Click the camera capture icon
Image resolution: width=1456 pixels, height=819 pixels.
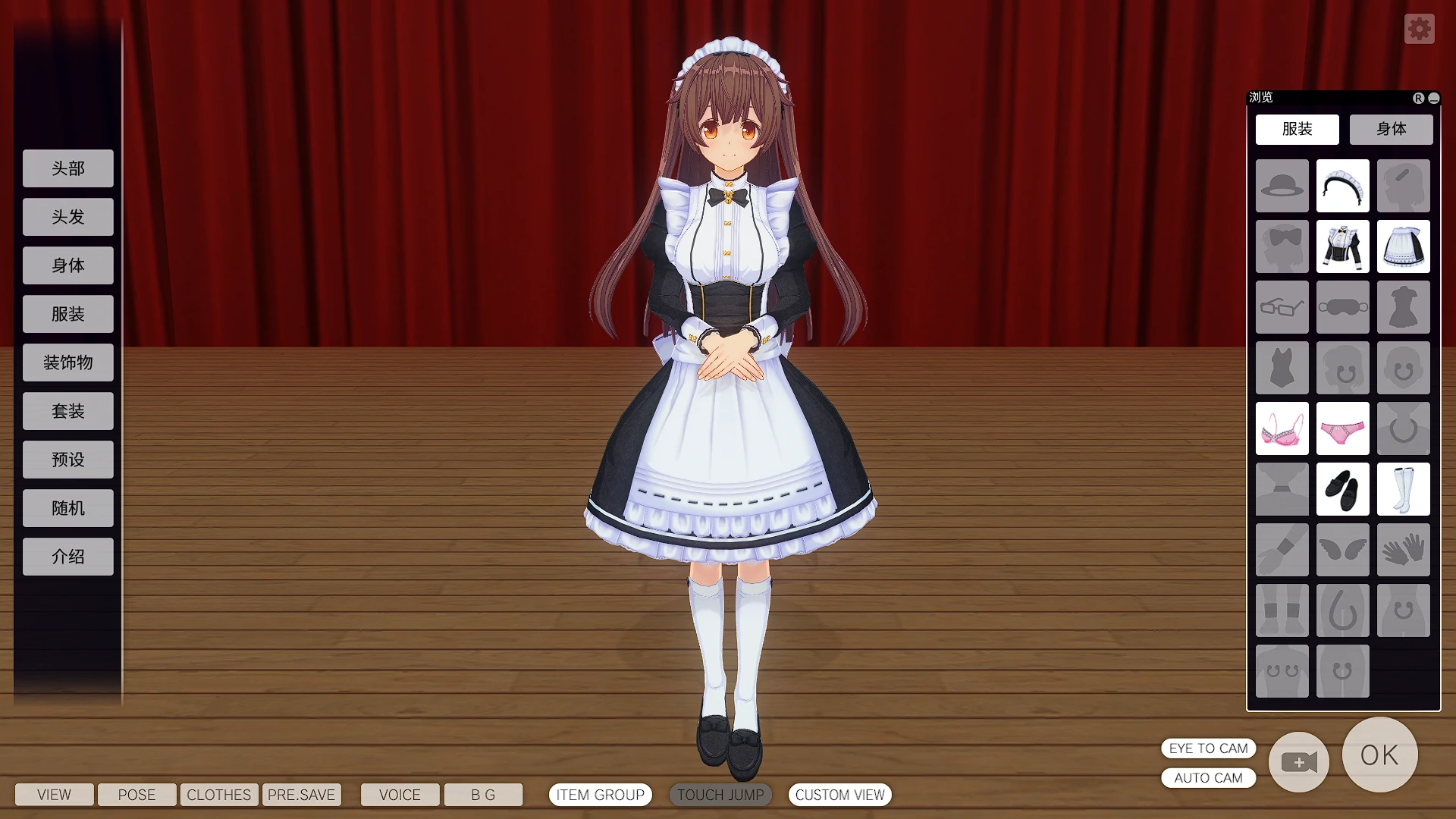coord(1298,762)
